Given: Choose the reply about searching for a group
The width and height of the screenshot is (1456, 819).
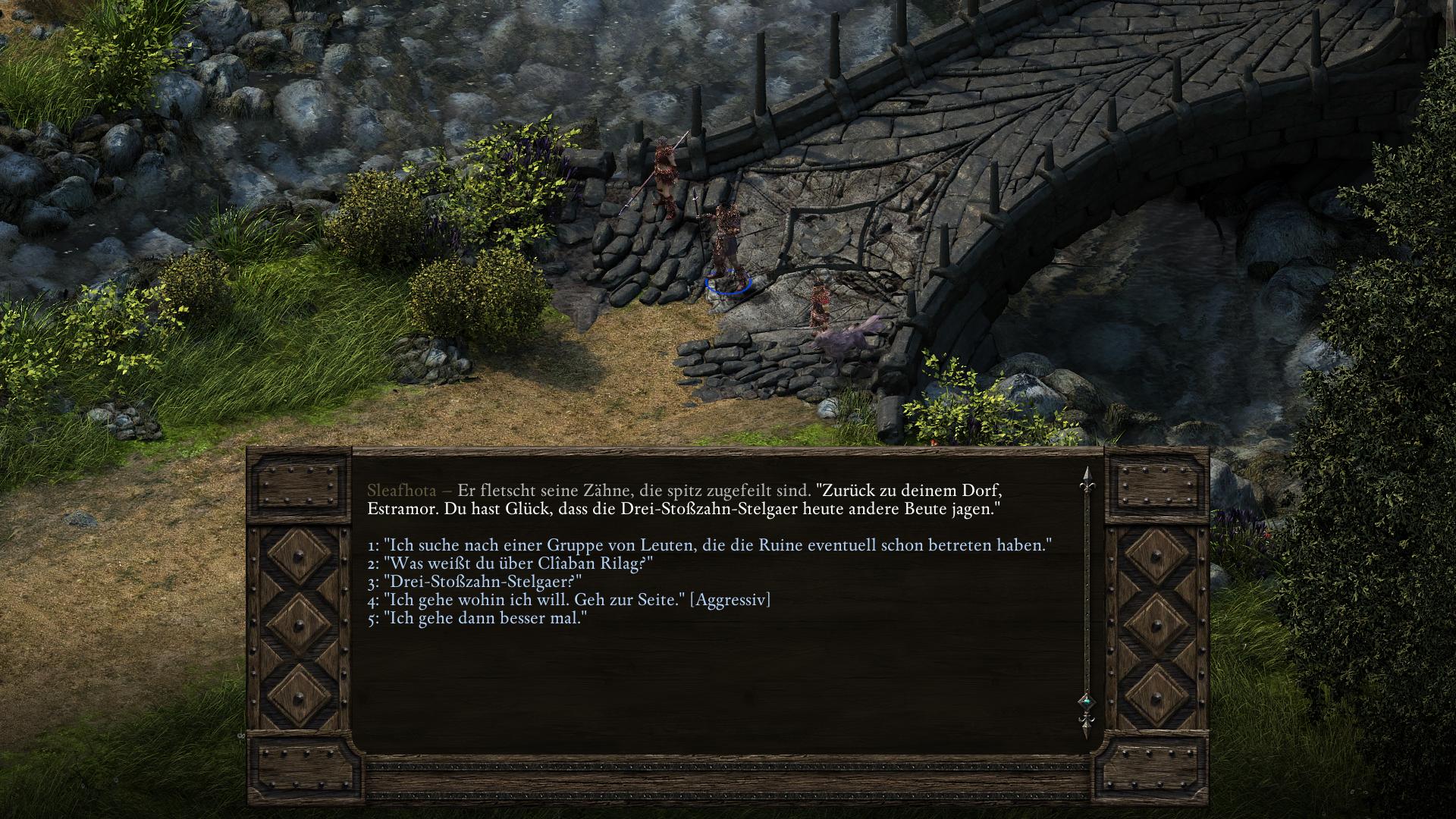Looking at the screenshot, I should (709, 545).
